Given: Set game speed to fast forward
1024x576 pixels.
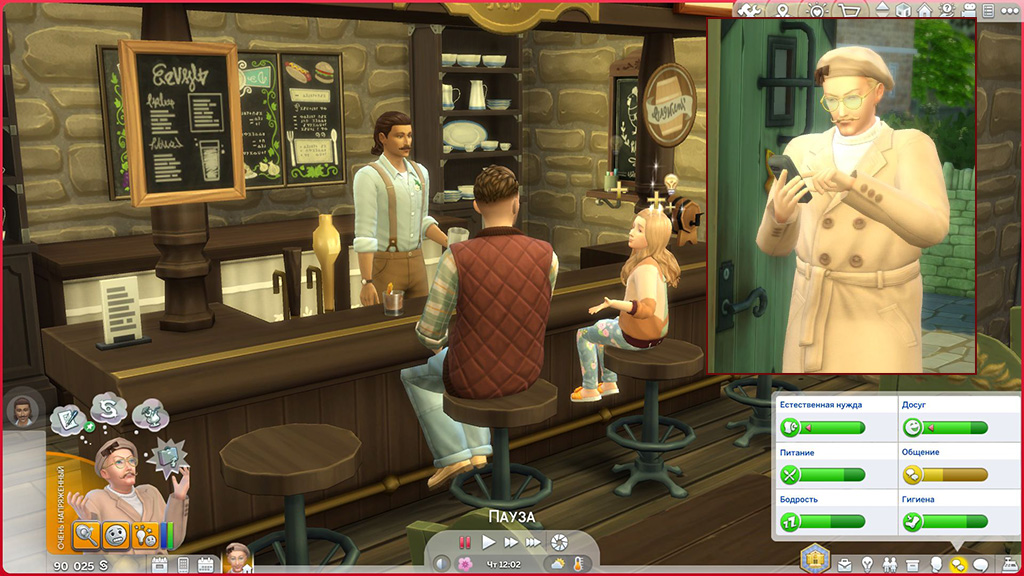Looking at the screenshot, I should (511, 542).
